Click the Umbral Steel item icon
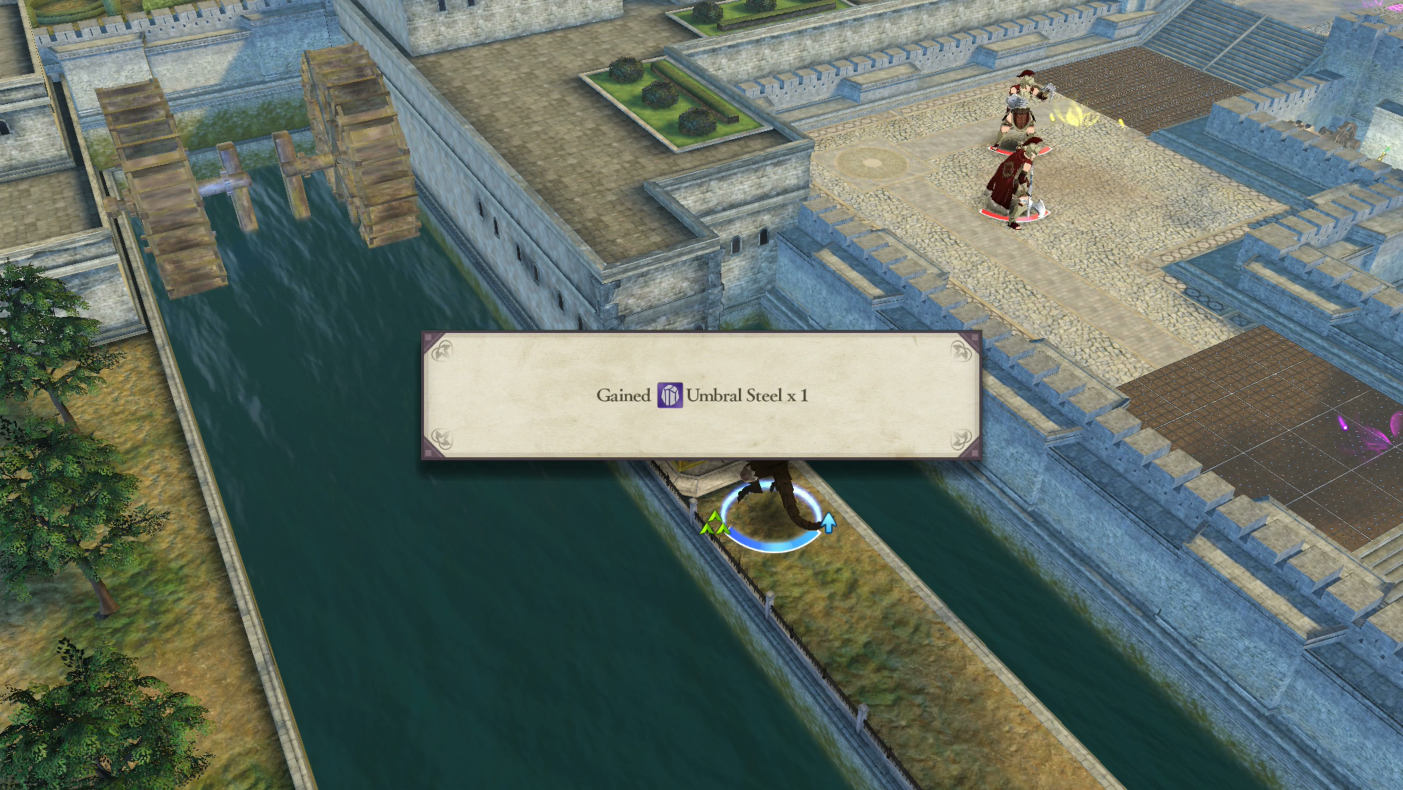Image resolution: width=1403 pixels, height=790 pixels. click(x=672, y=395)
